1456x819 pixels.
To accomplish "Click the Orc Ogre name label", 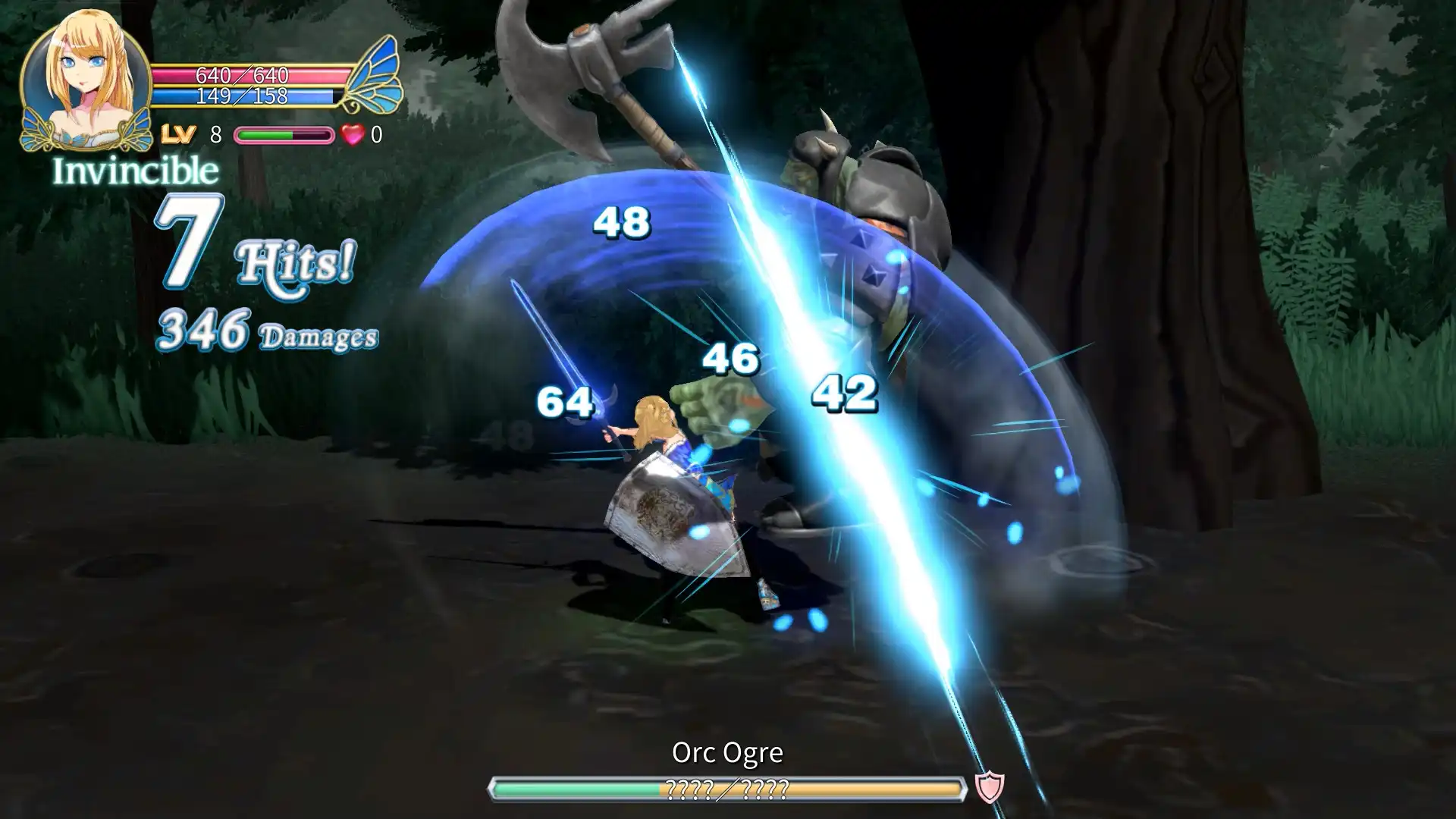I will click(x=728, y=753).
